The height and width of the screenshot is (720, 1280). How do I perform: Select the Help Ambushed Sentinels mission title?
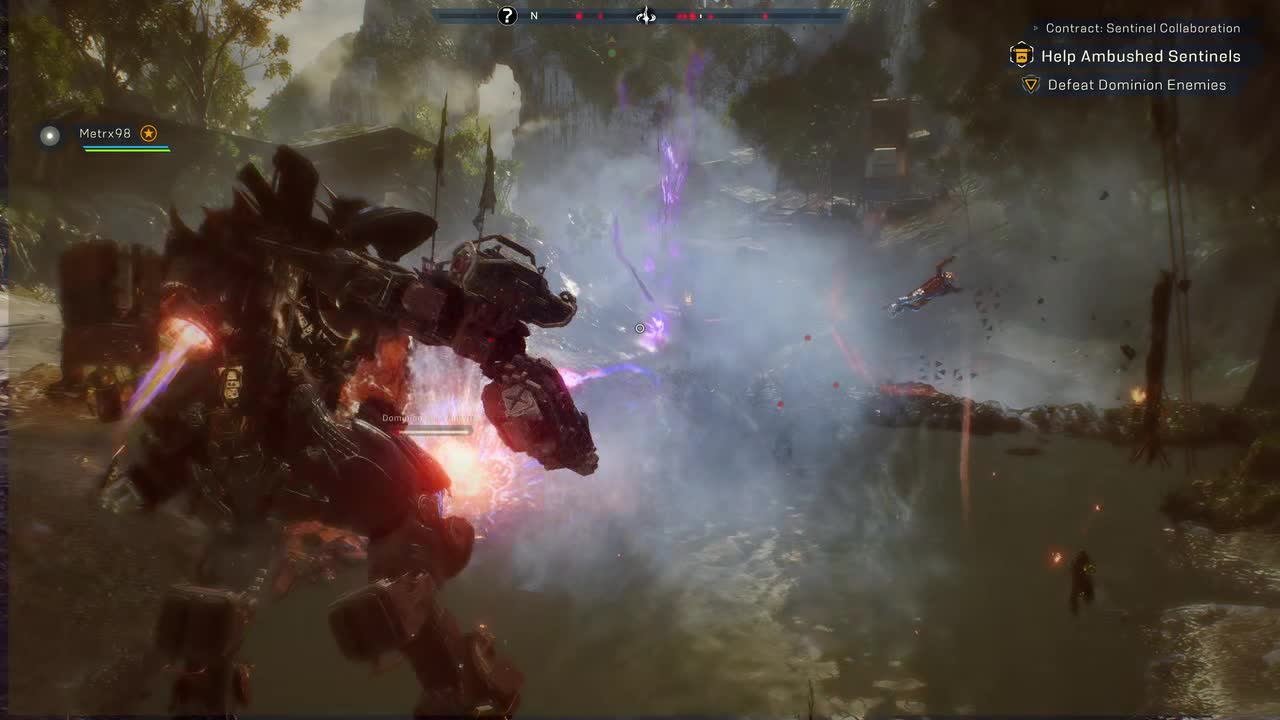tap(1140, 56)
